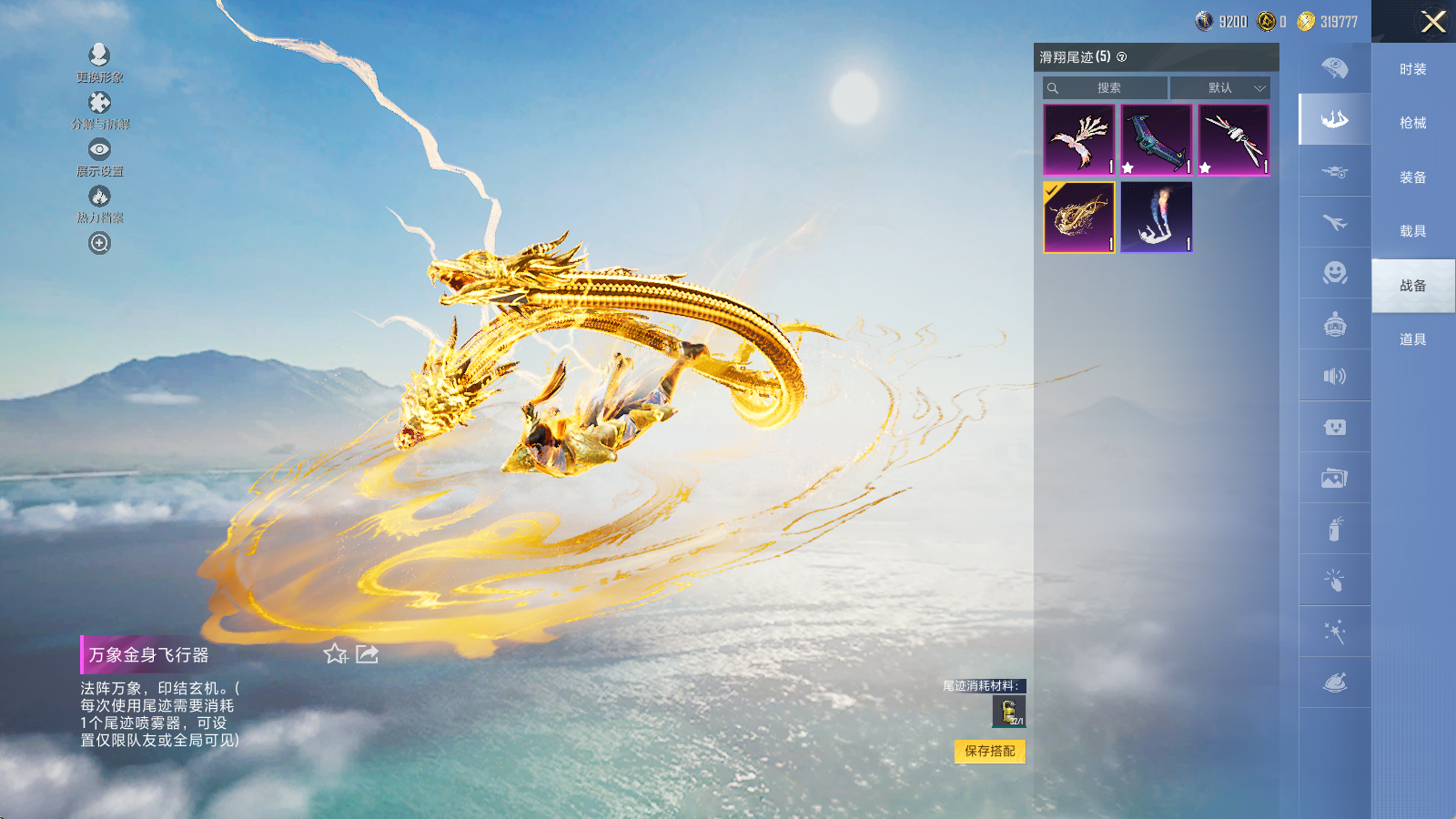The width and height of the screenshot is (1456, 819).
Task: Select the blue smoke trail thumbnail
Action: (1156, 217)
